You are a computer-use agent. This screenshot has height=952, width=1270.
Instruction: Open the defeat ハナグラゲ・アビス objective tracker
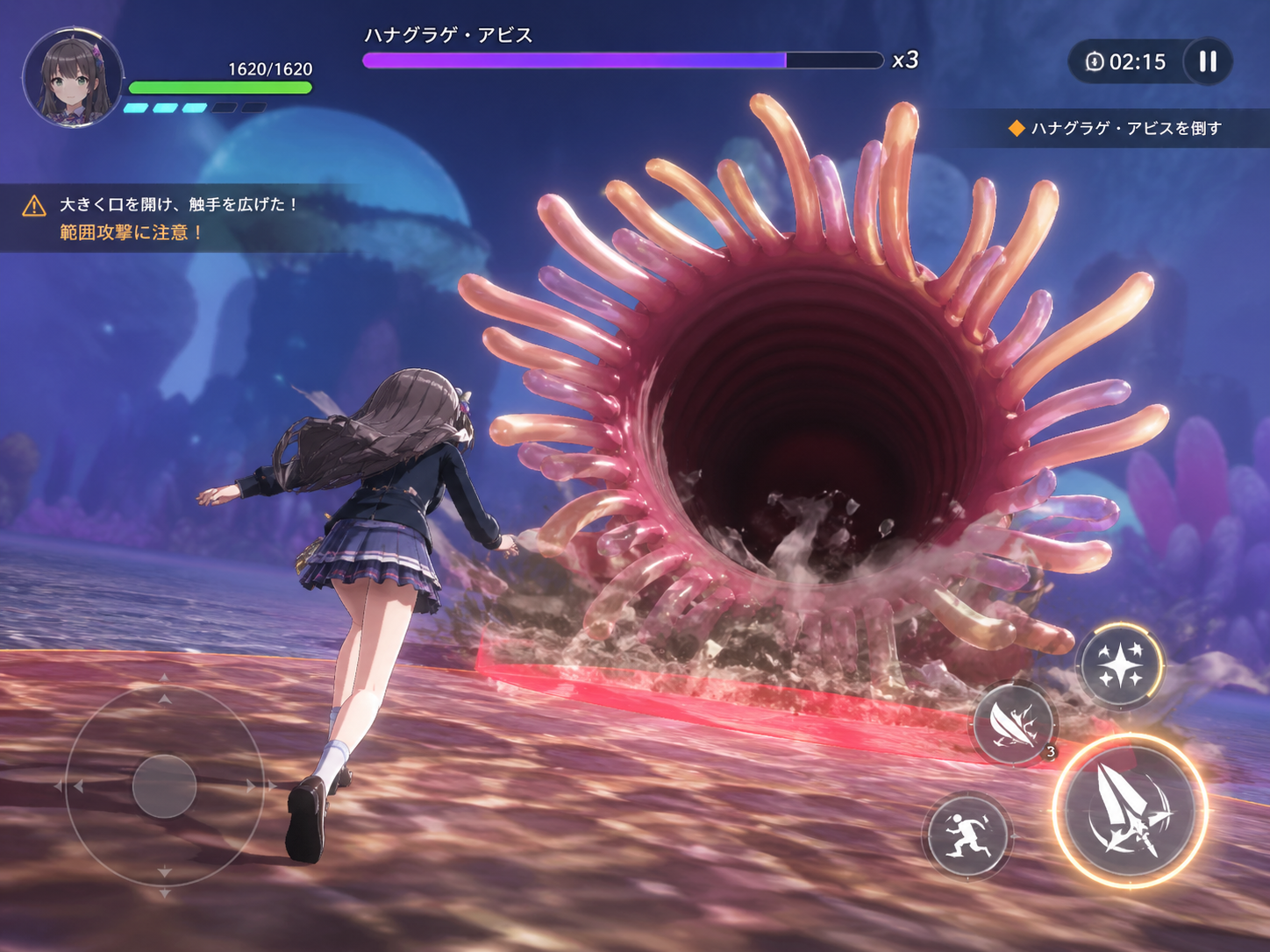[x=1115, y=128]
